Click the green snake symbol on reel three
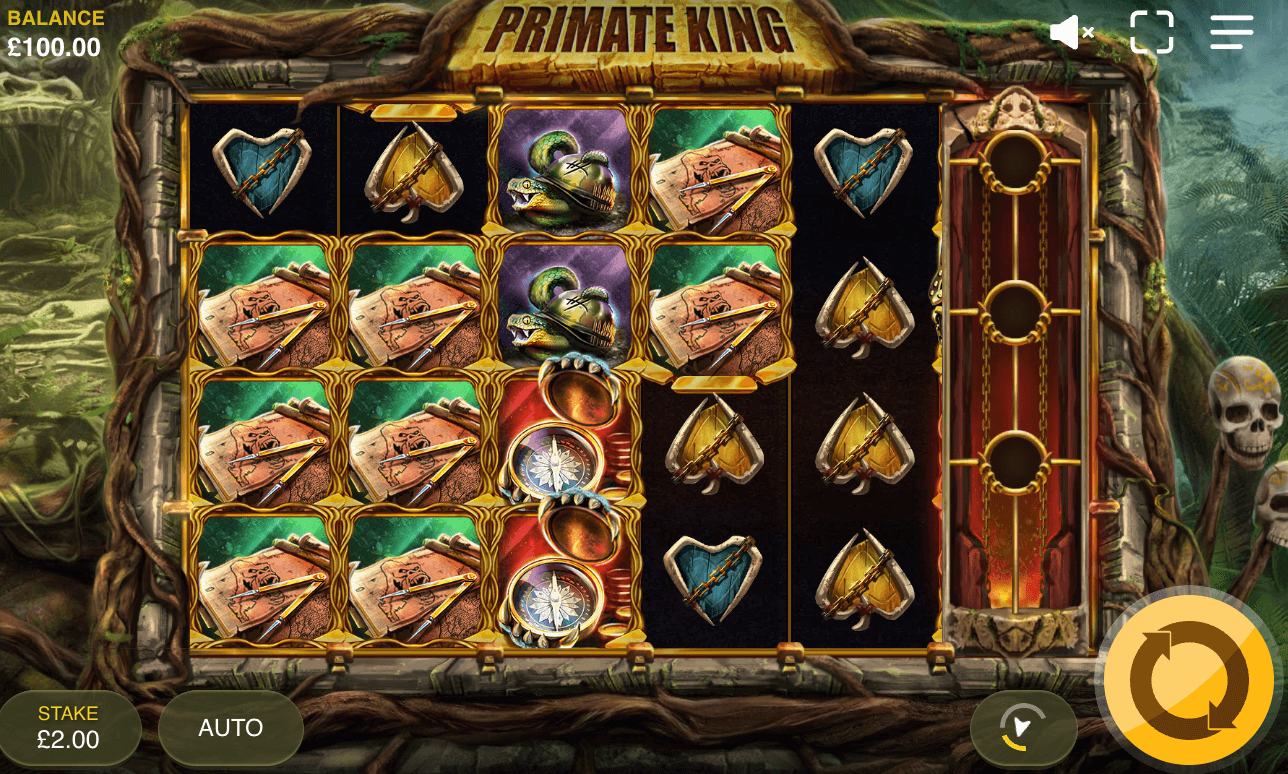This screenshot has width=1288, height=774. (x=565, y=170)
